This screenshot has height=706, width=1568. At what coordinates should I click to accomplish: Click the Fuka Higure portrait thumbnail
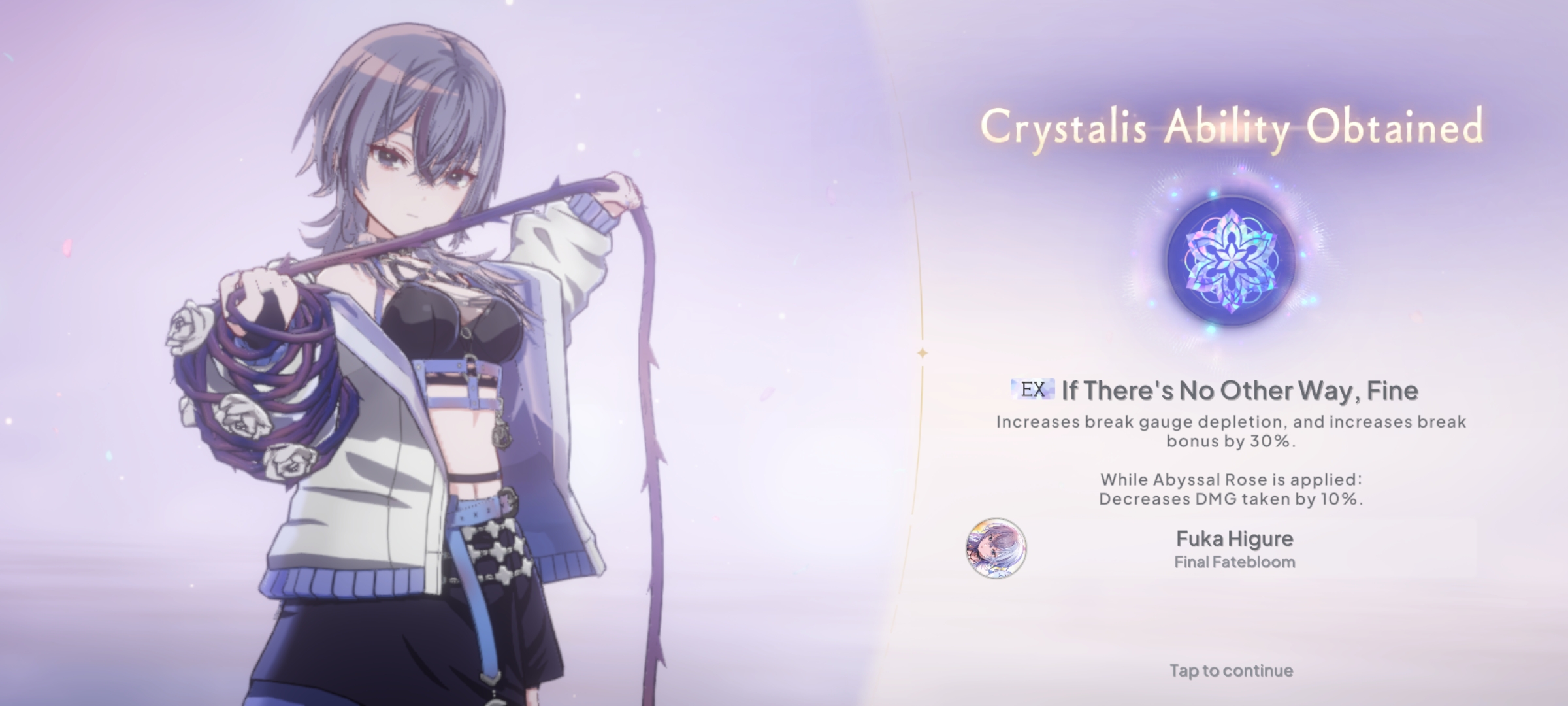coord(996,548)
